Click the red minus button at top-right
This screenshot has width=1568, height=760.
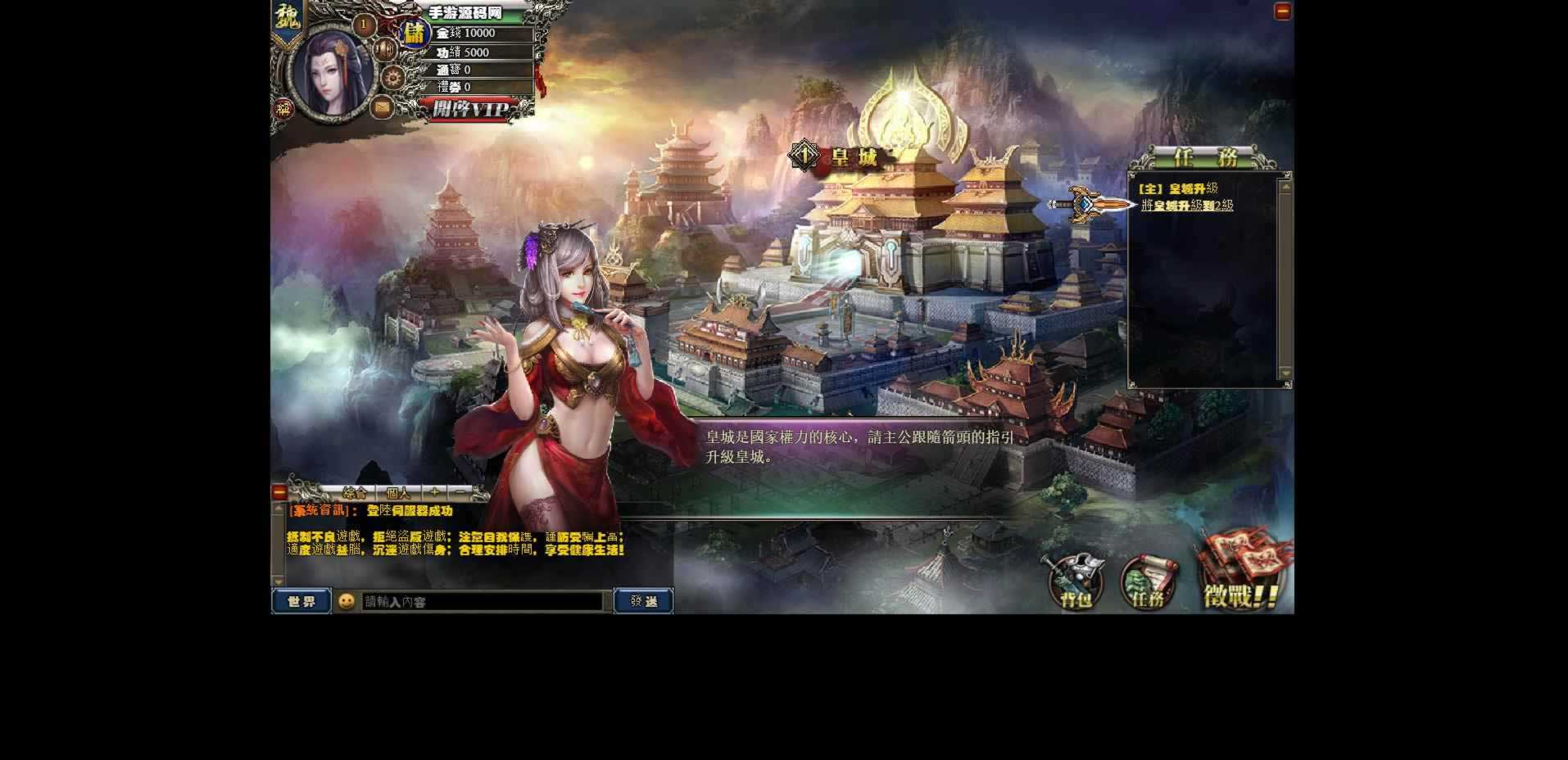1282,11
